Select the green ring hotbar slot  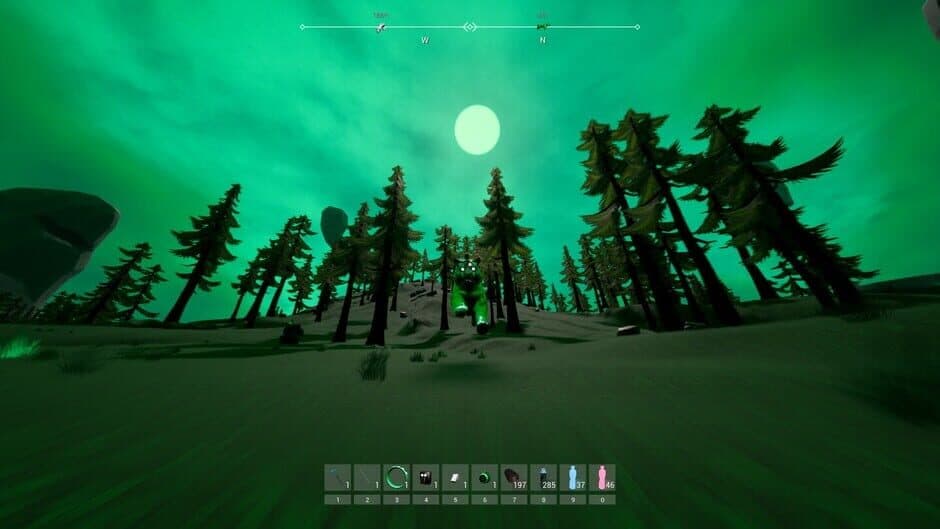(397, 477)
